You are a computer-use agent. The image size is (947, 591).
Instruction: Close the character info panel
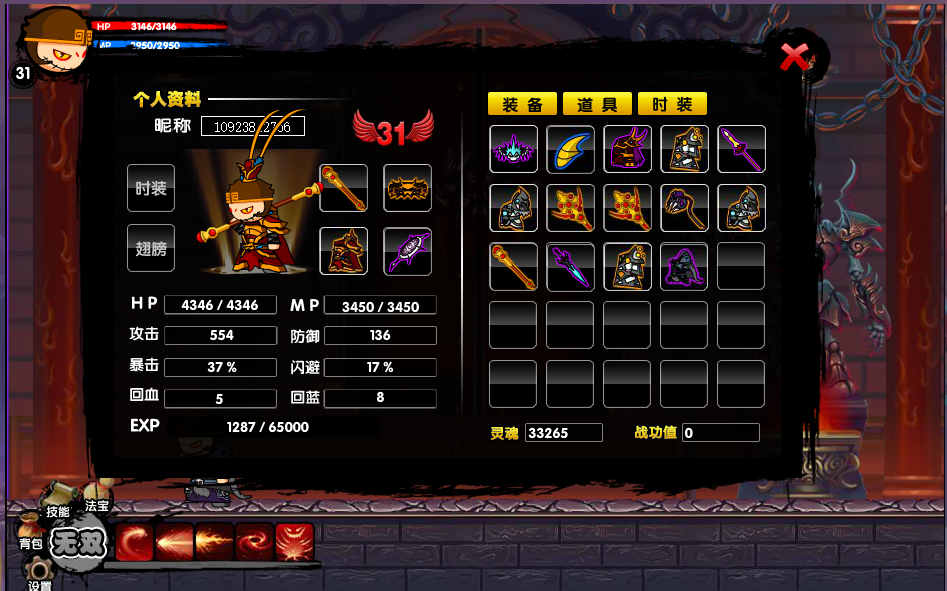[795, 57]
